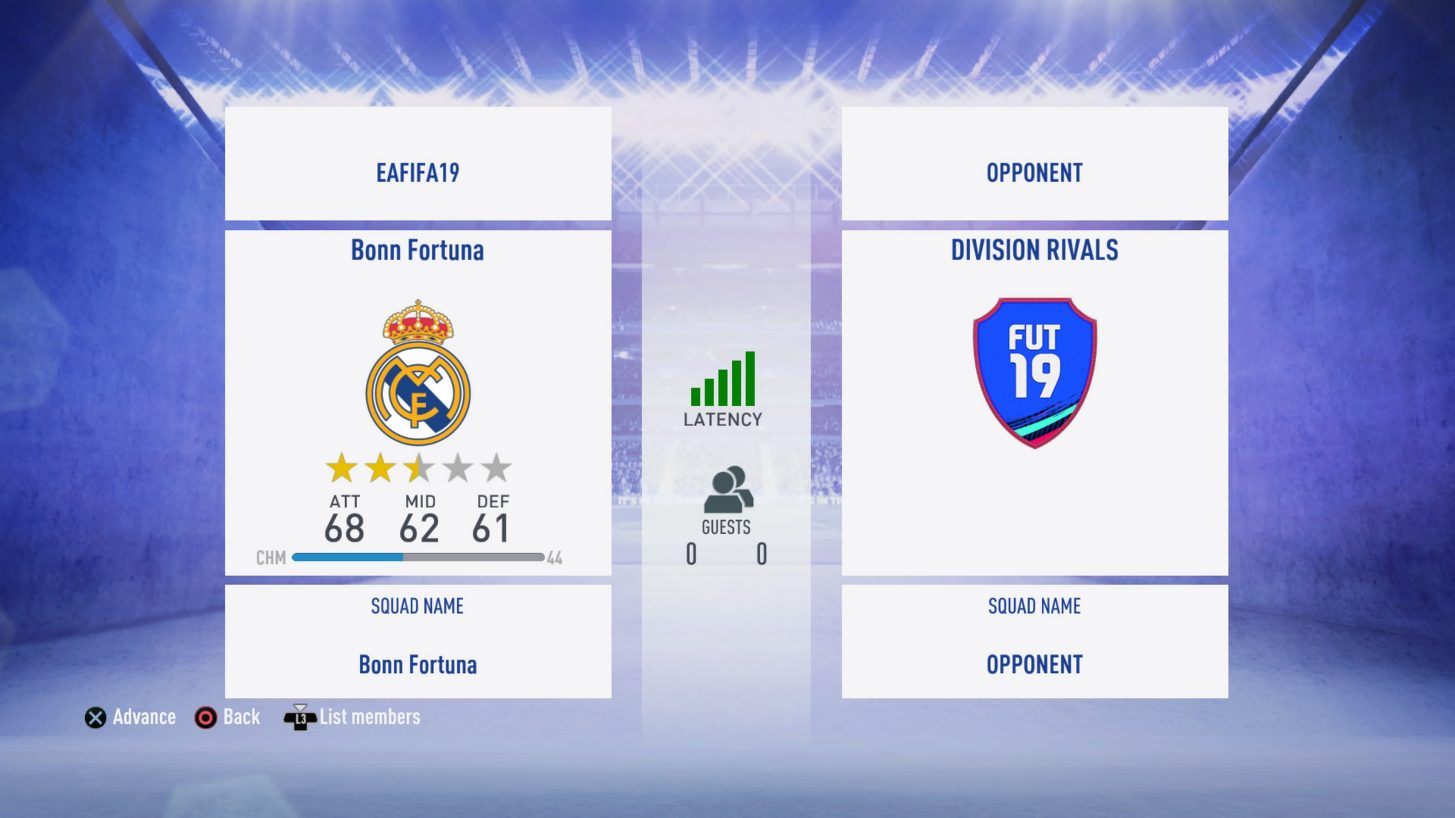The height and width of the screenshot is (818, 1455).
Task: Select the green latency signal bars icon
Action: [722, 380]
